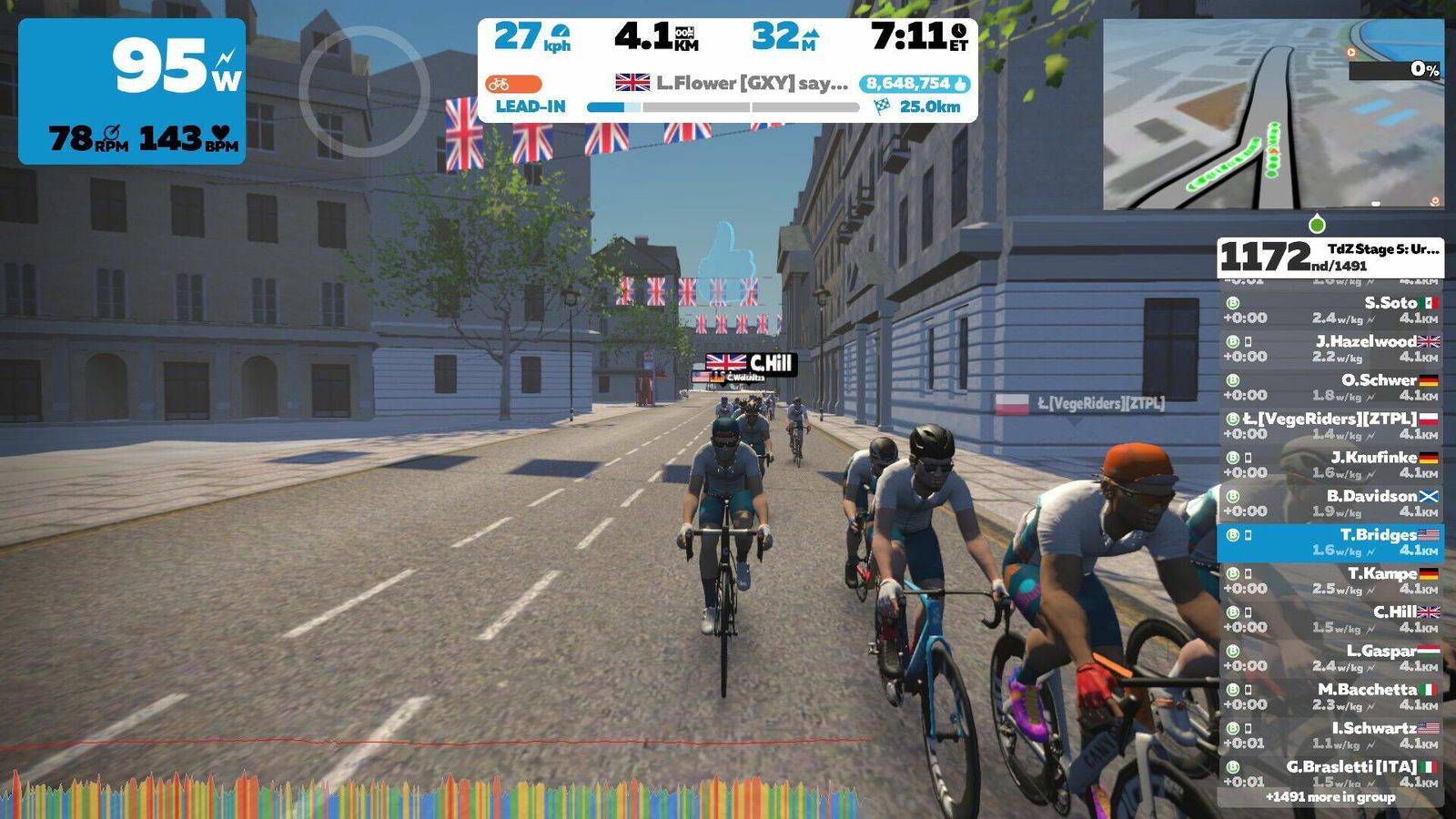Choose O.Schwer from nearby riders

tap(1330, 388)
